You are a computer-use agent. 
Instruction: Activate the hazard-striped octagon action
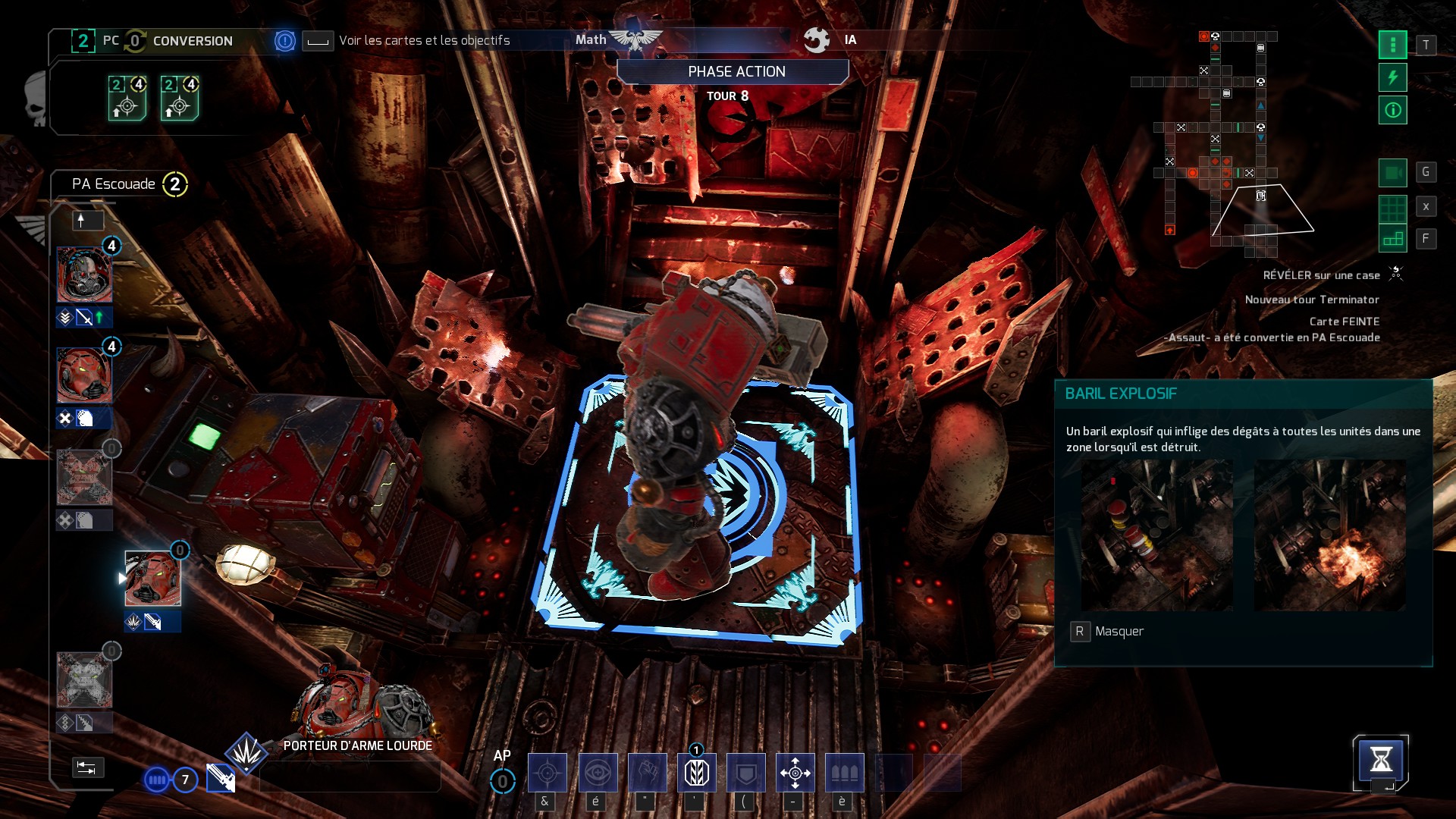click(696, 773)
